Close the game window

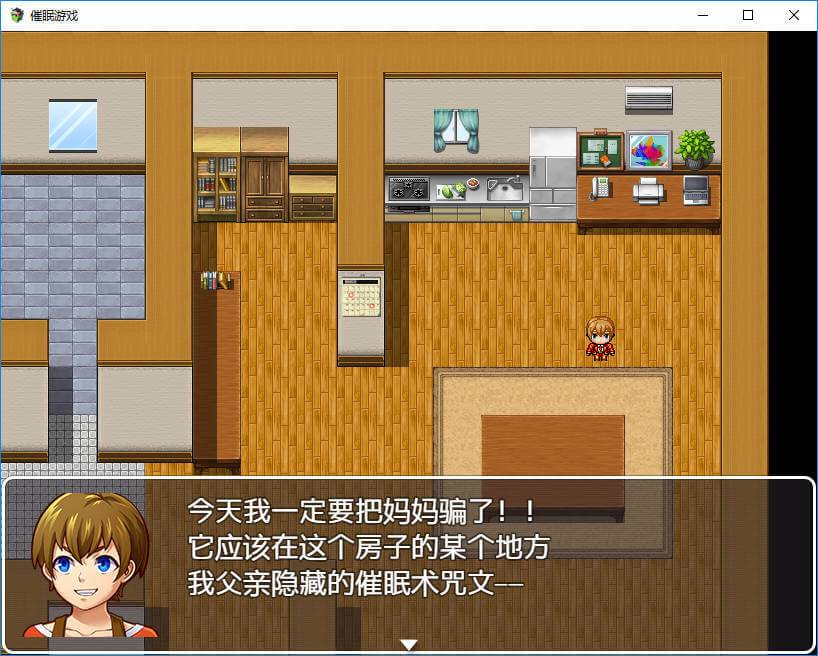point(794,15)
